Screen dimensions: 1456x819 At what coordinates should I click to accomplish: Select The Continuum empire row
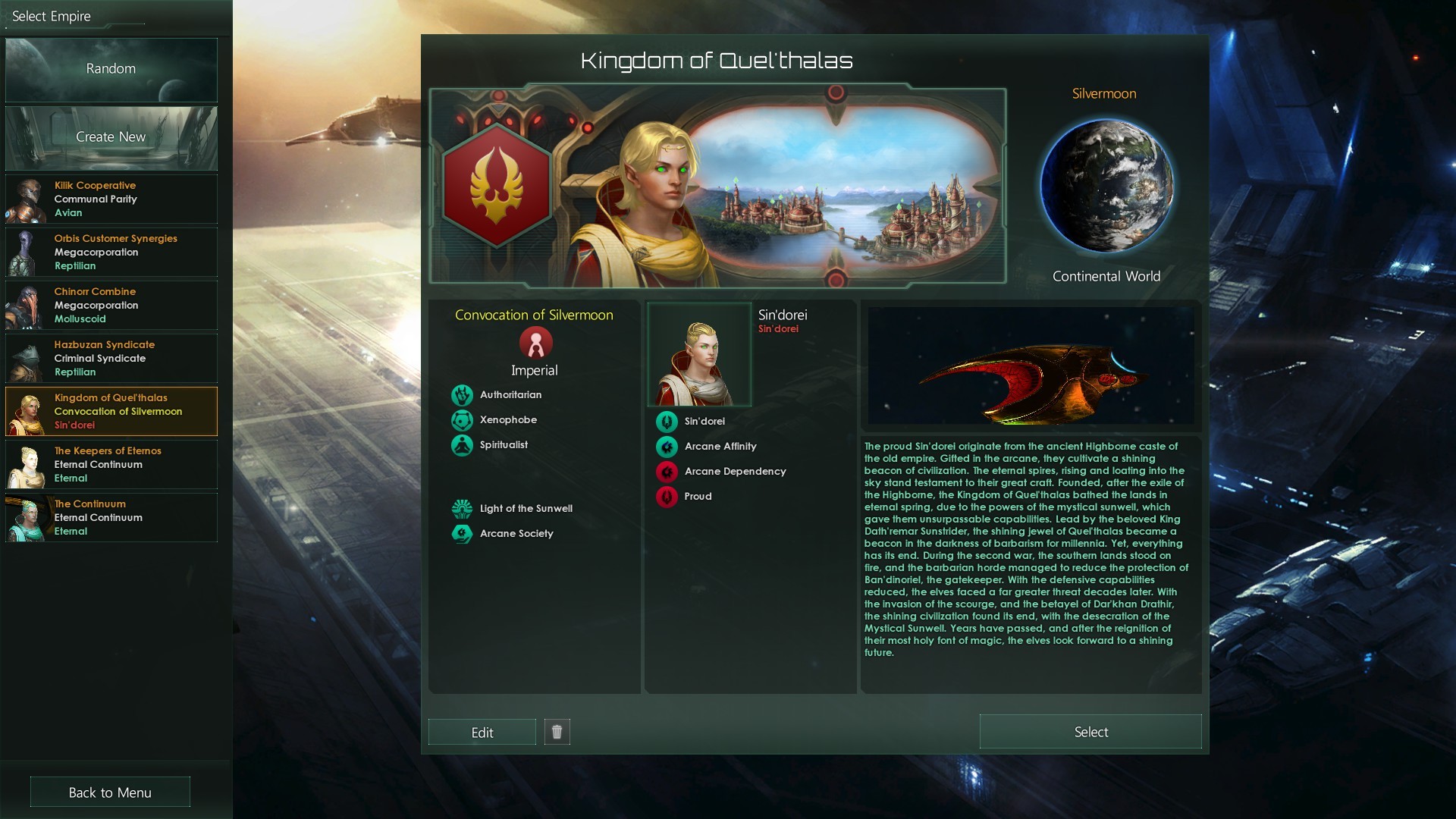111,517
